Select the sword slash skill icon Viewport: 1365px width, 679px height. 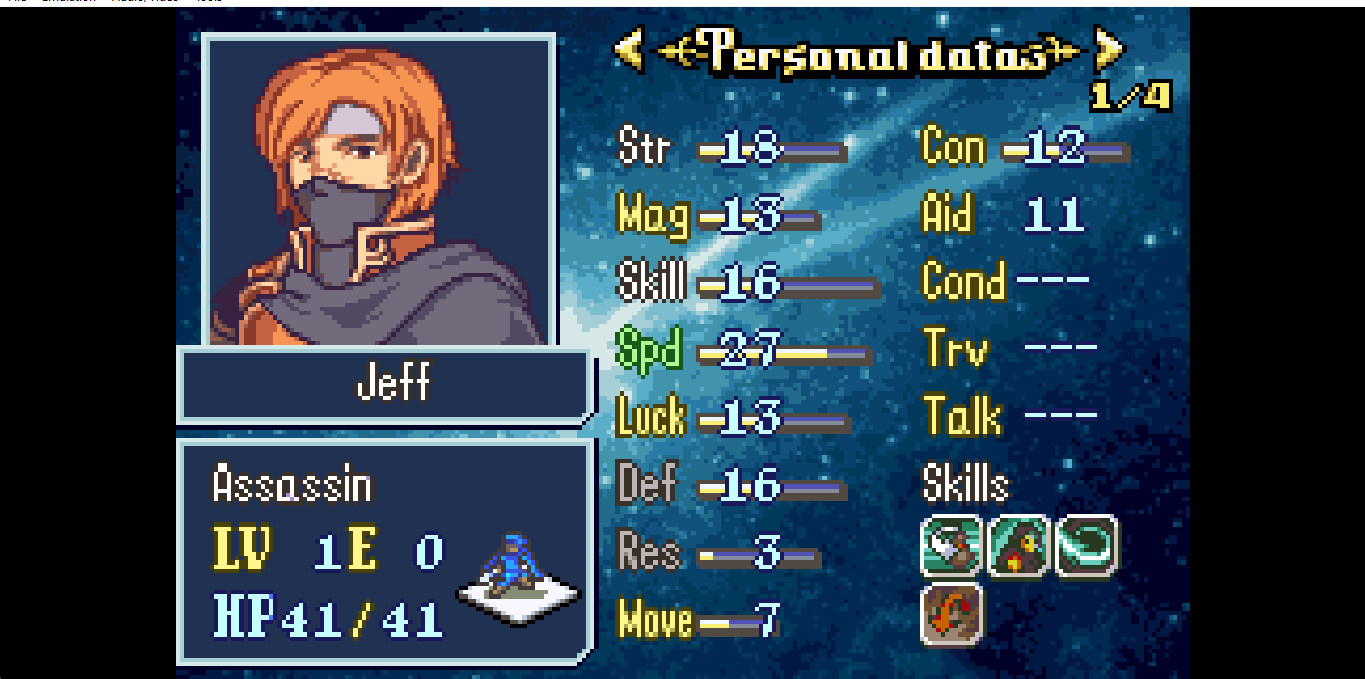click(950, 546)
